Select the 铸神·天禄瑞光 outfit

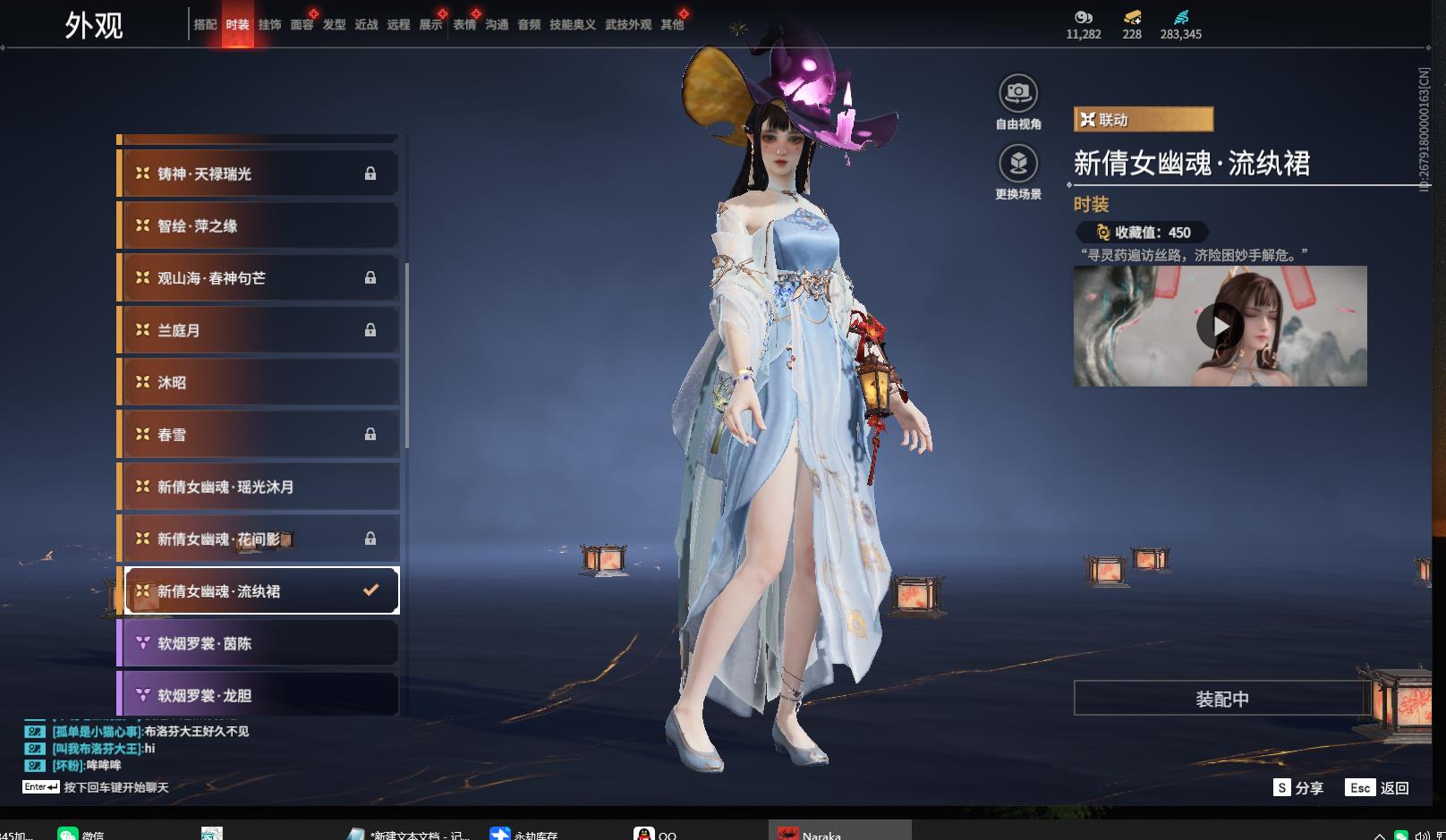coord(259,174)
